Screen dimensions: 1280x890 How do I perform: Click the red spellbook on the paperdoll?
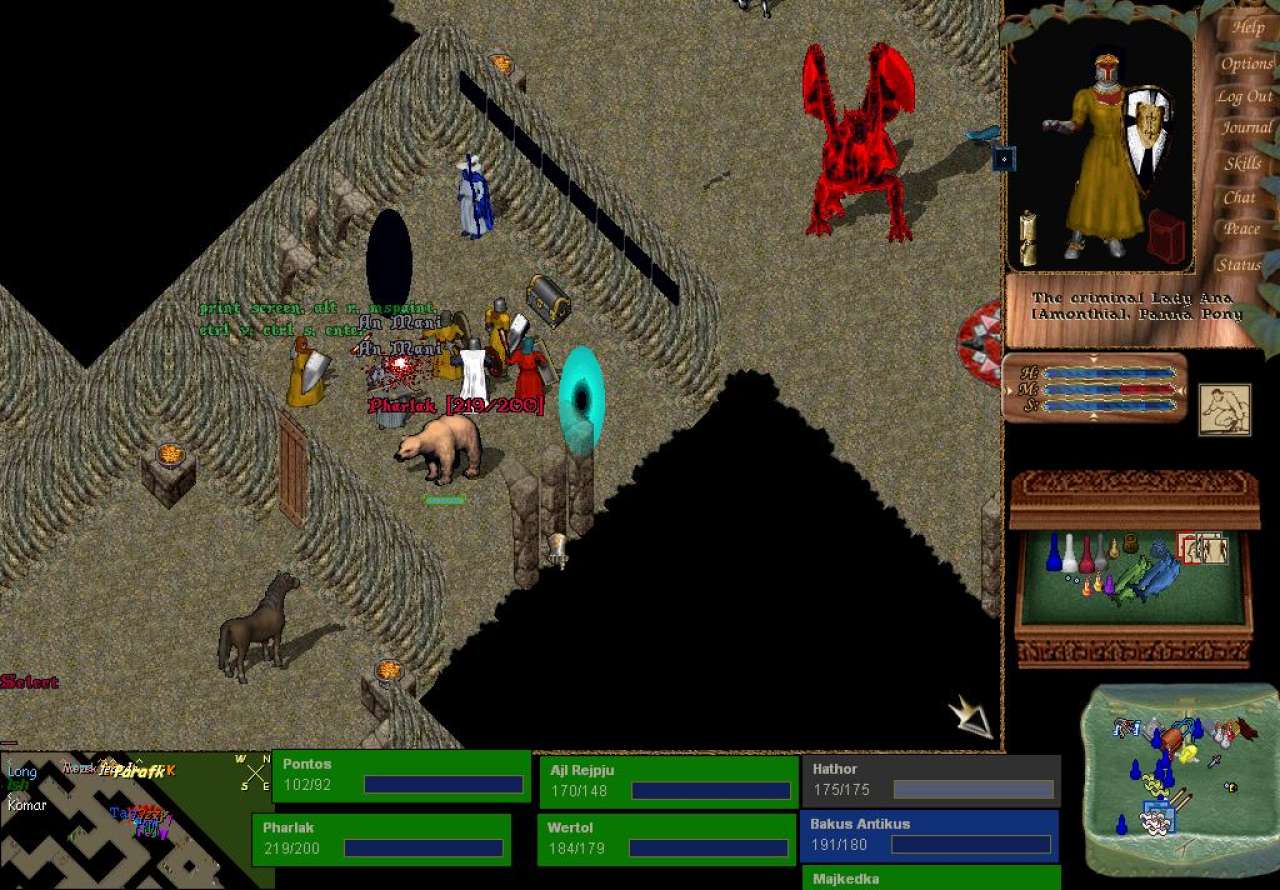[1166, 237]
